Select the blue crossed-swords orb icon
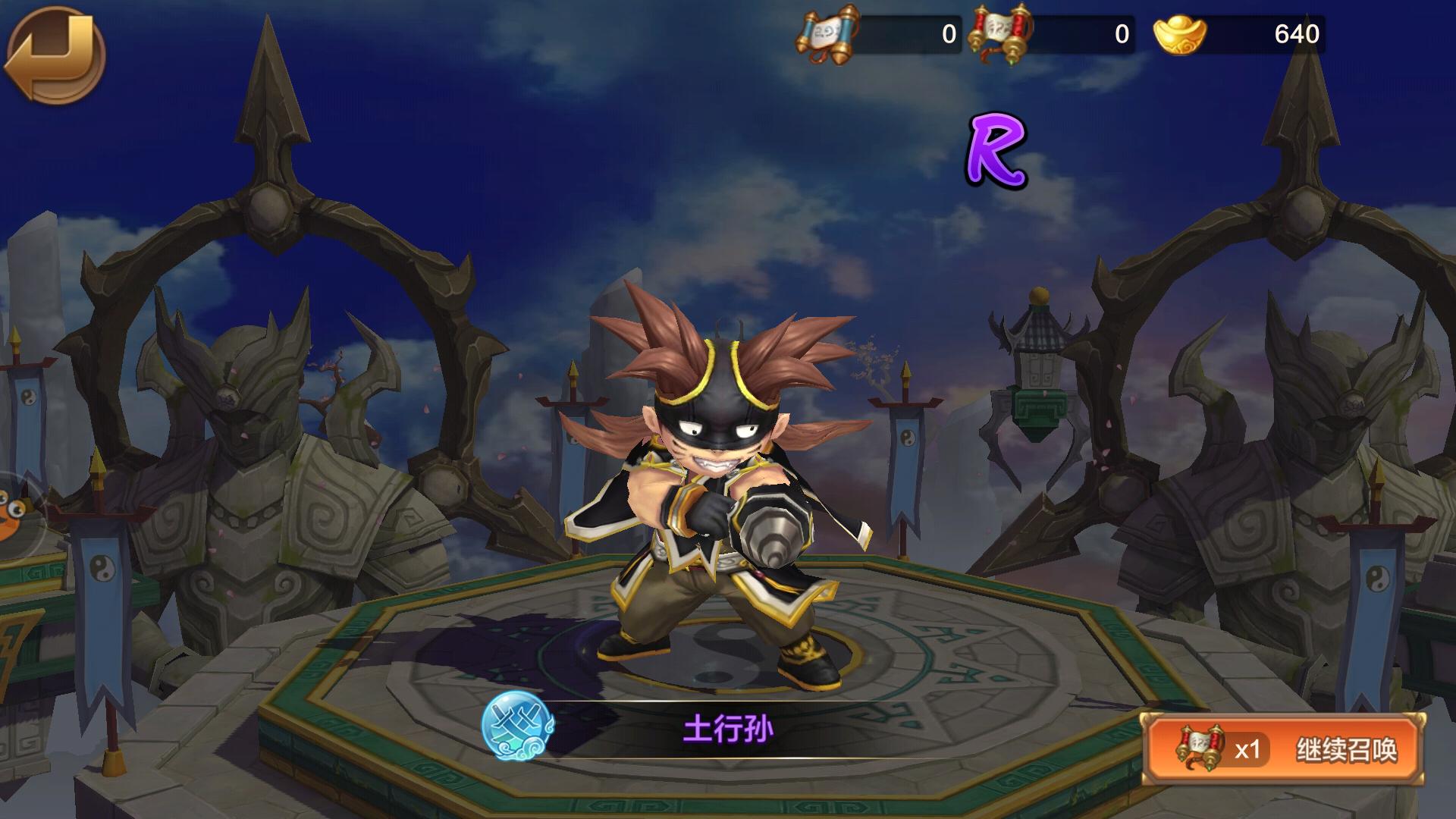The height and width of the screenshot is (819, 1456). (x=518, y=726)
